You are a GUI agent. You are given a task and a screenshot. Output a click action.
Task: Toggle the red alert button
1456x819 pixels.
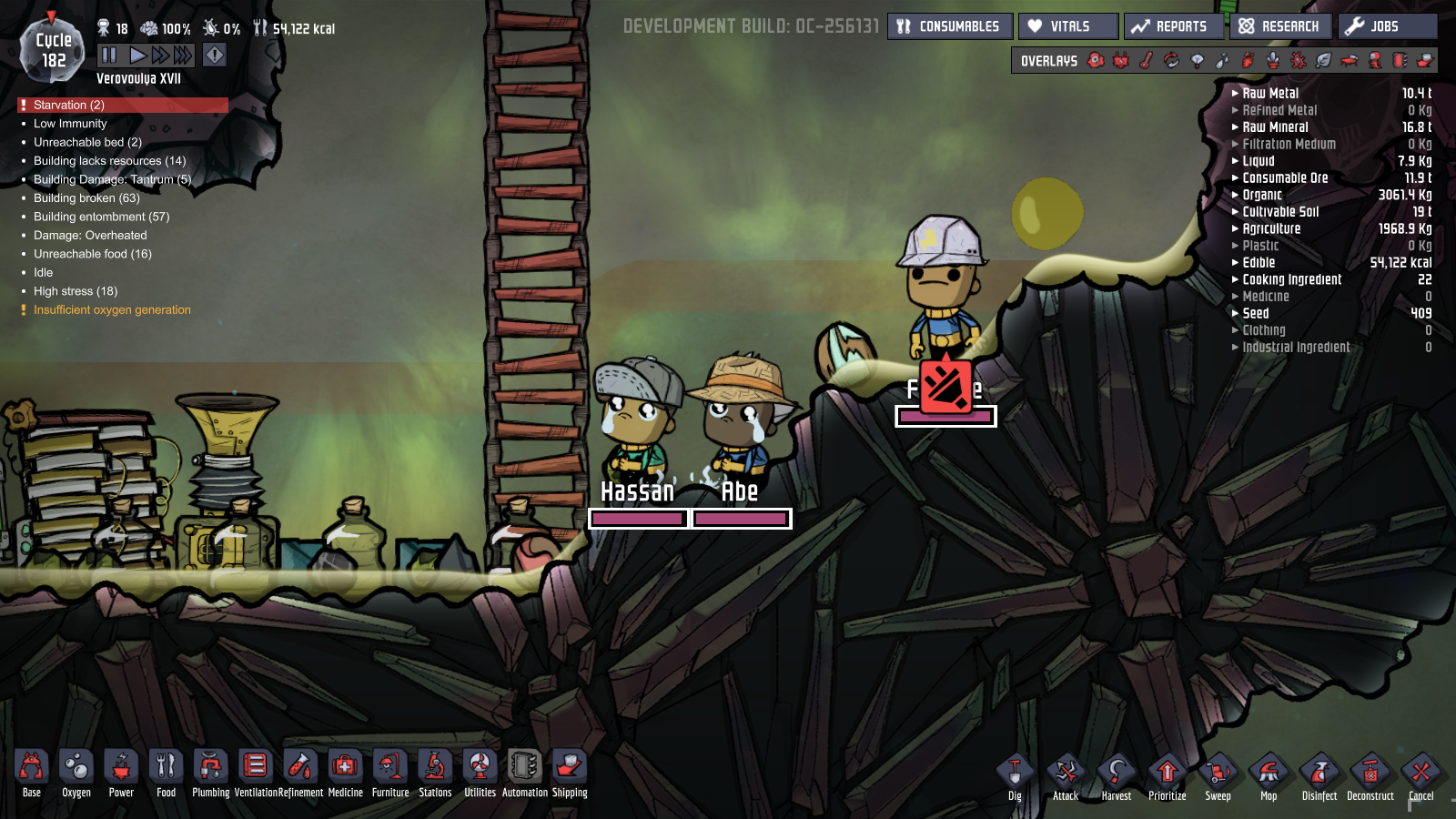pos(214,56)
